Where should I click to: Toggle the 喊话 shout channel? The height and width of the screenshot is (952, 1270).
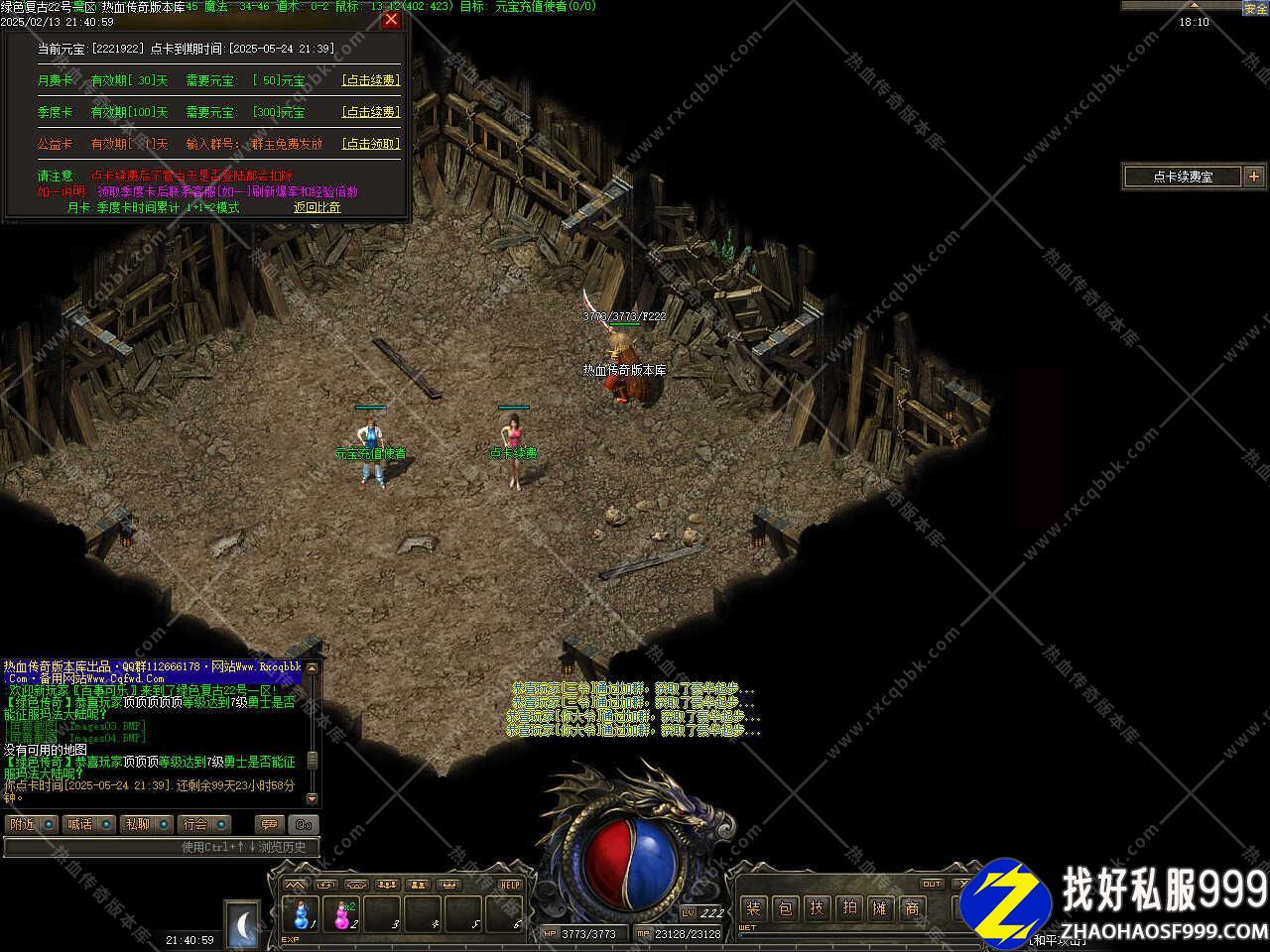(x=89, y=824)
